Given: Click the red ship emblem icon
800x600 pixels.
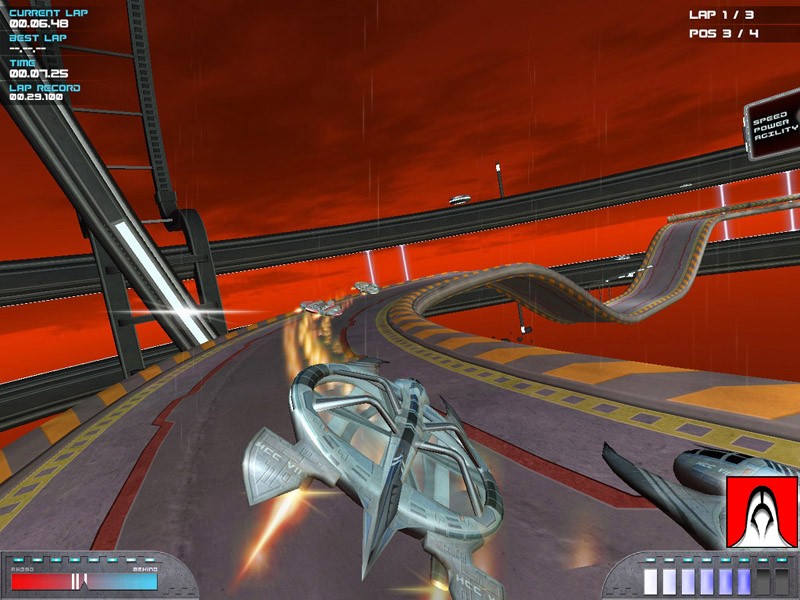Looking at the screenshot, I should [x=762, y=512].
